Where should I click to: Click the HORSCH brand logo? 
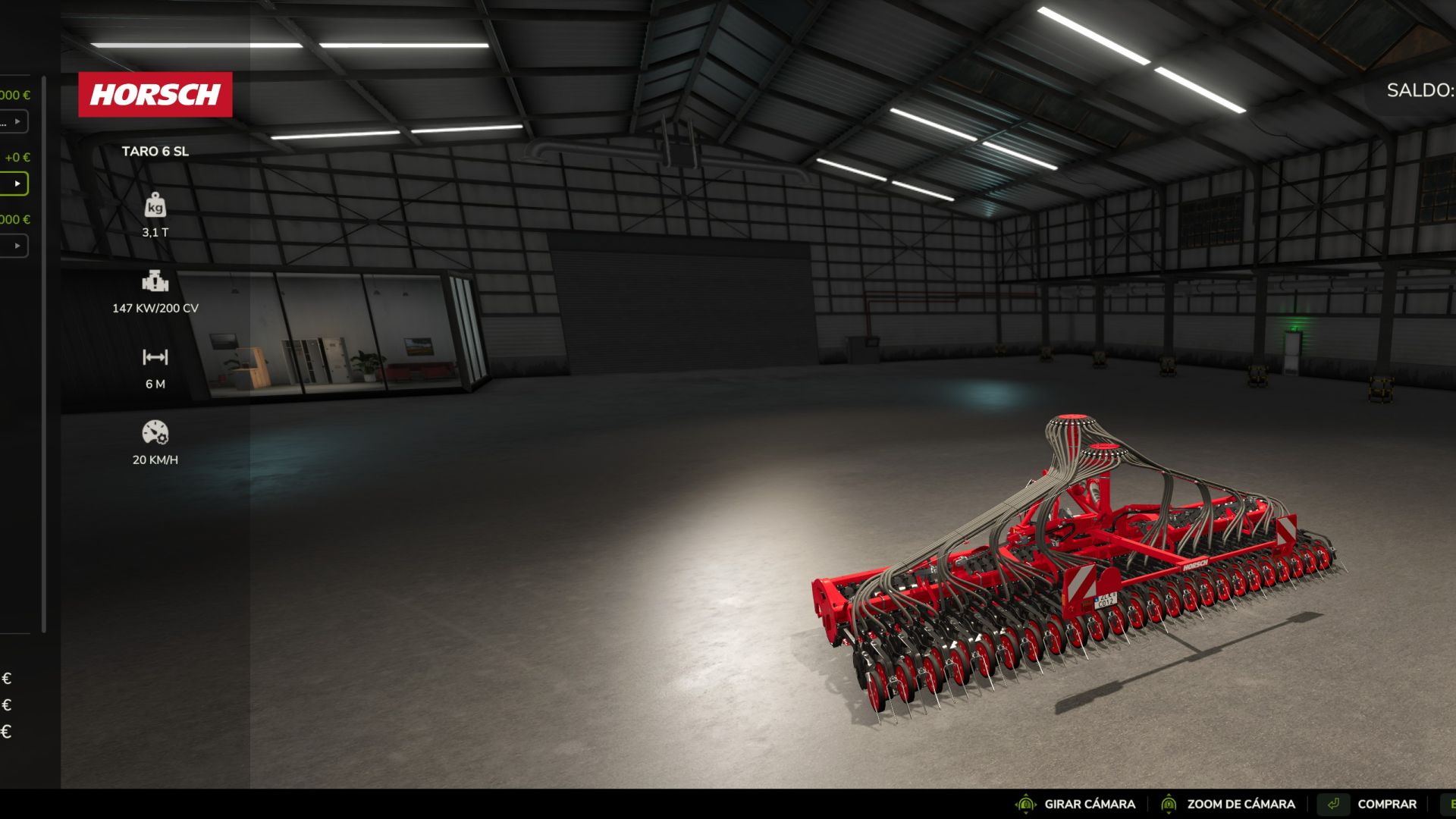(x=155, y=95)
